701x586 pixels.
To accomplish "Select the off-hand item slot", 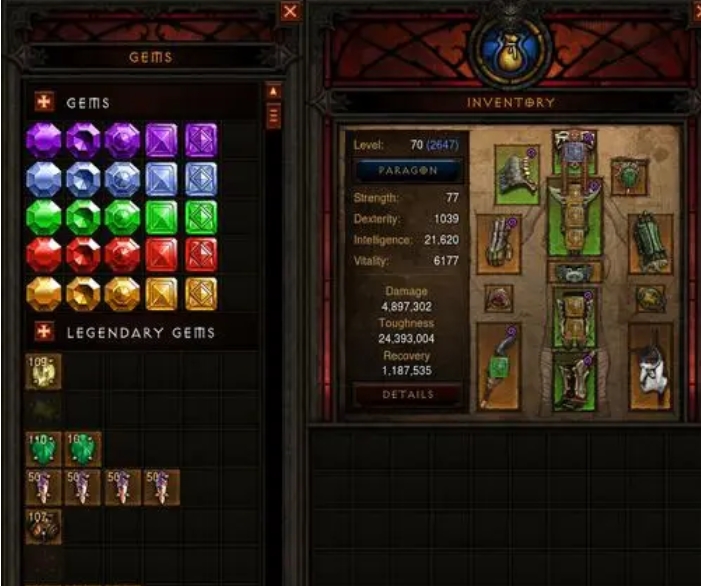I will click(649, 366).
